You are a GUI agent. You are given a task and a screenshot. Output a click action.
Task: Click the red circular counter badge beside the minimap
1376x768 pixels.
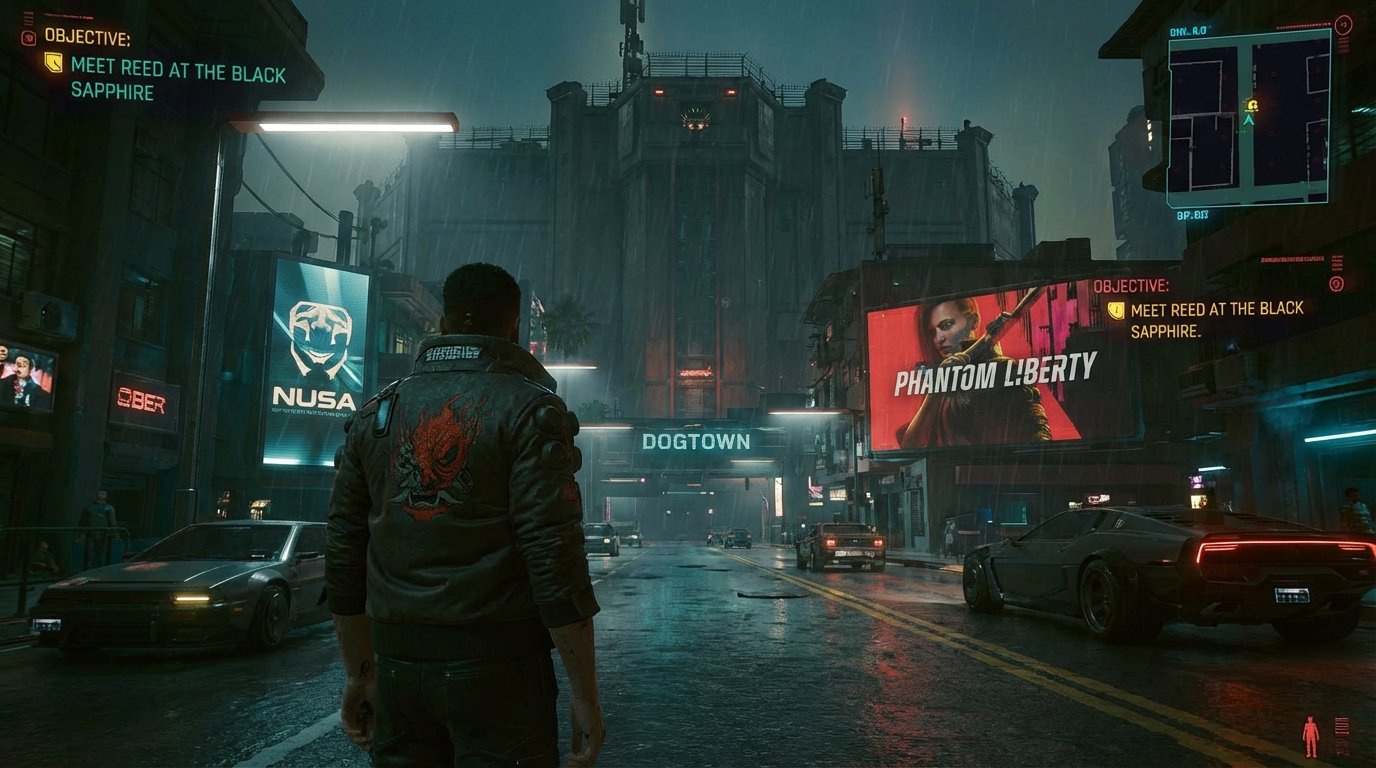click(1344, 24)
